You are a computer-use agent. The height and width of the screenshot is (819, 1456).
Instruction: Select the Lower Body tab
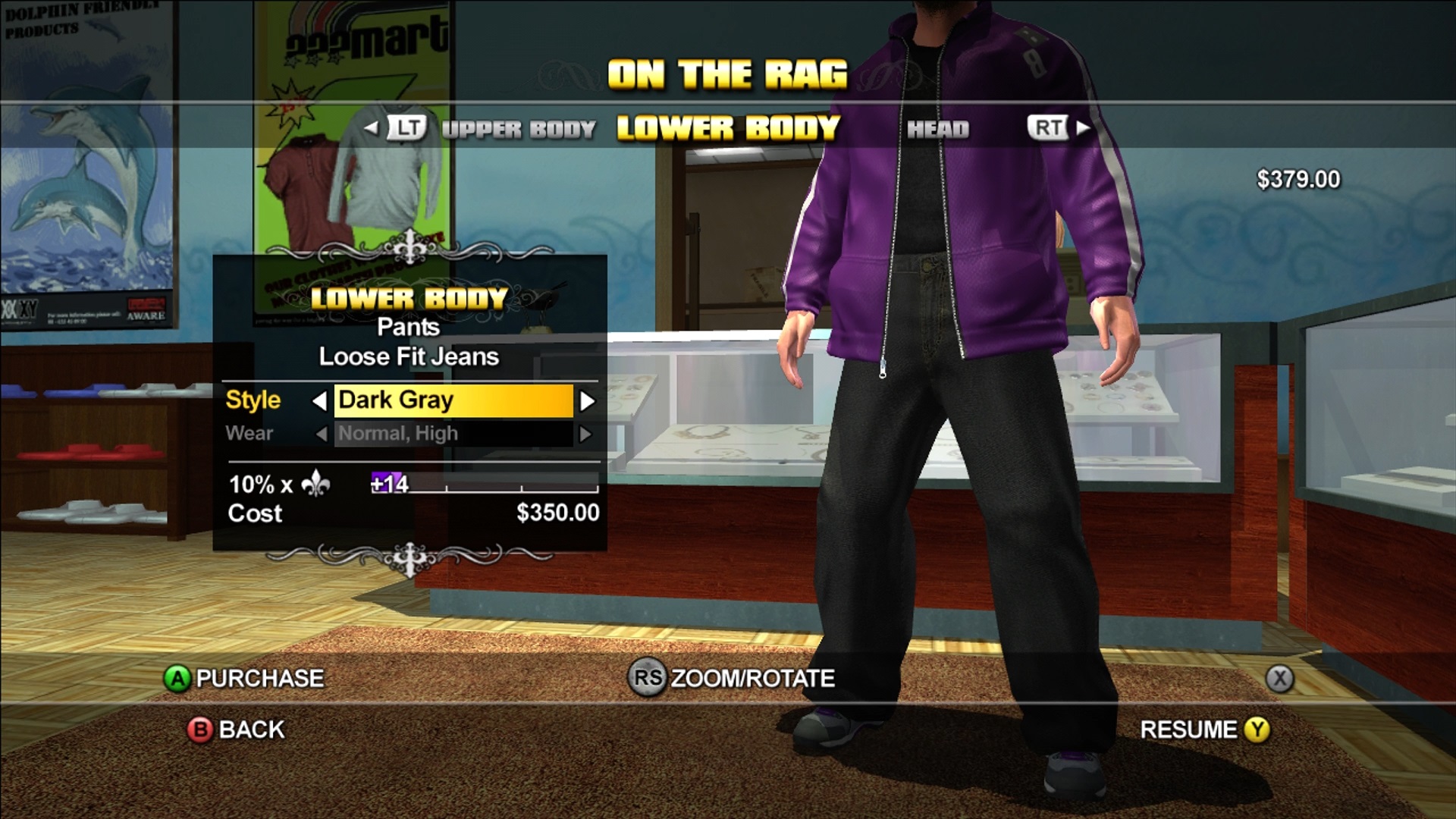pyautogui.click(x=728, y=129)
